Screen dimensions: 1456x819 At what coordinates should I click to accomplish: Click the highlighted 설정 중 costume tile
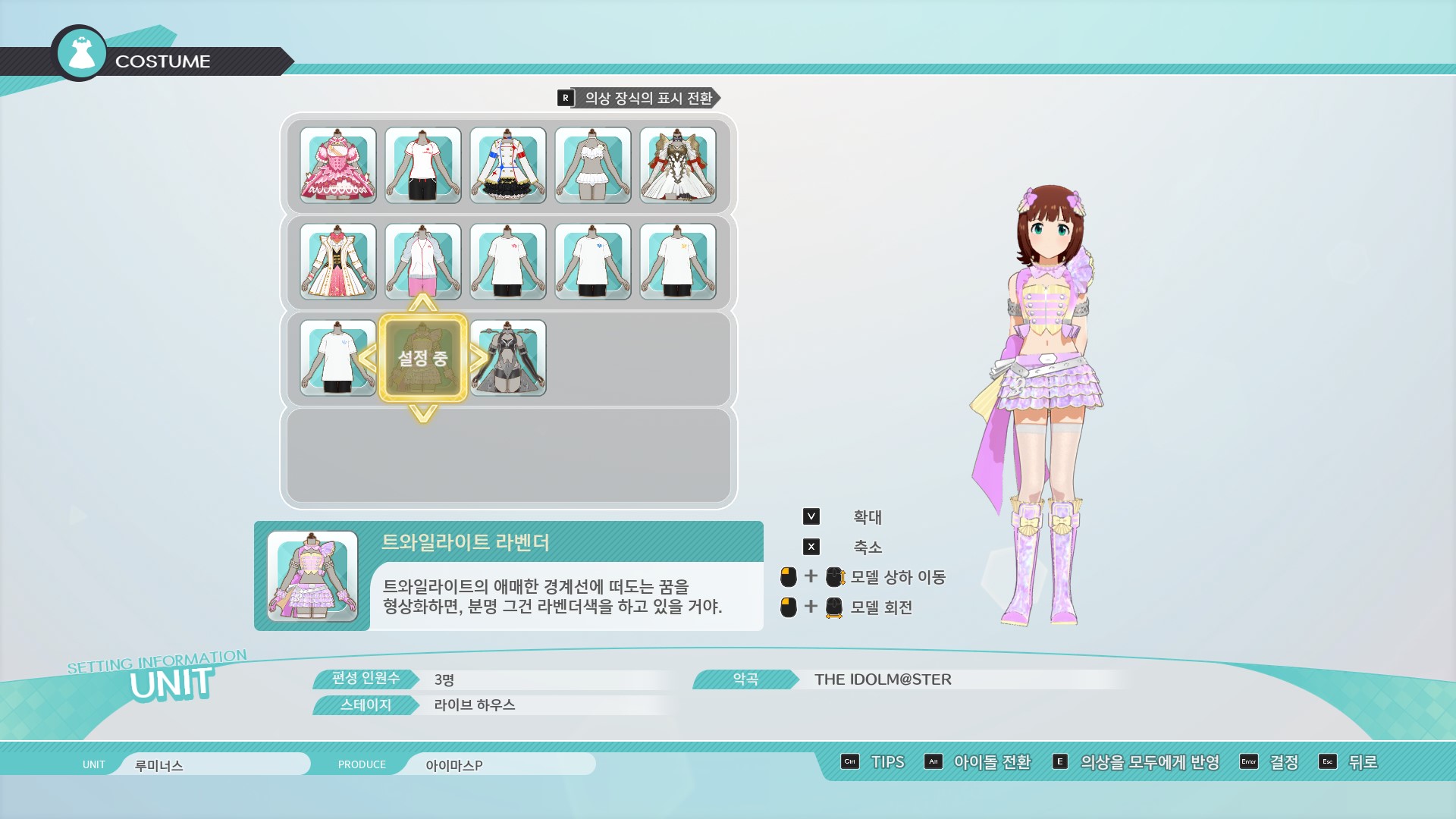coord(423,358)
